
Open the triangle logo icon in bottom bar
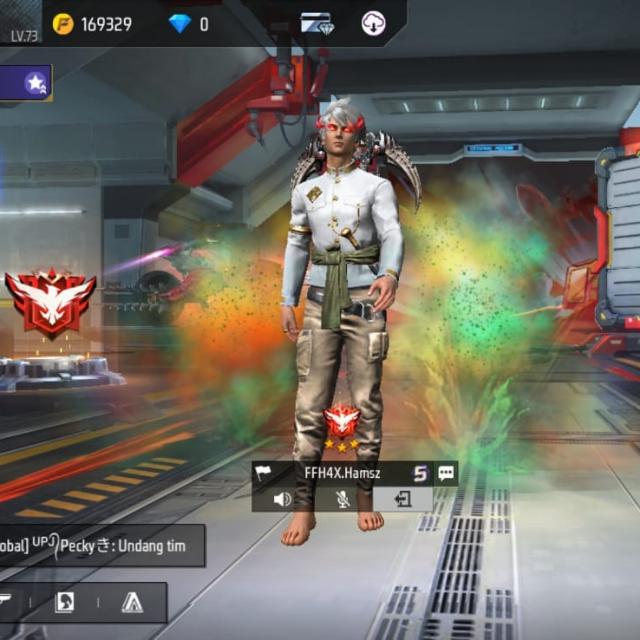click(x=132, y=602)
